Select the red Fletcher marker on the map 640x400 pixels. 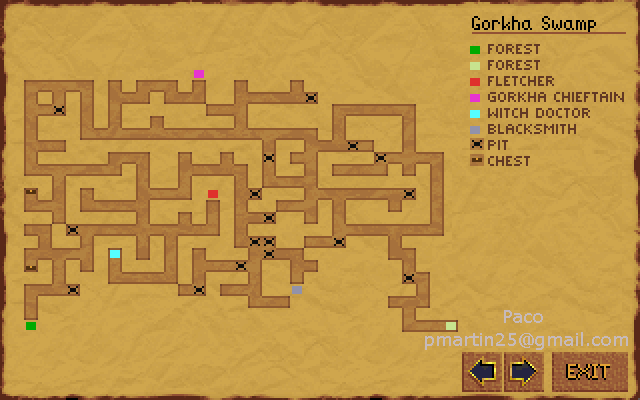[213, 194]
